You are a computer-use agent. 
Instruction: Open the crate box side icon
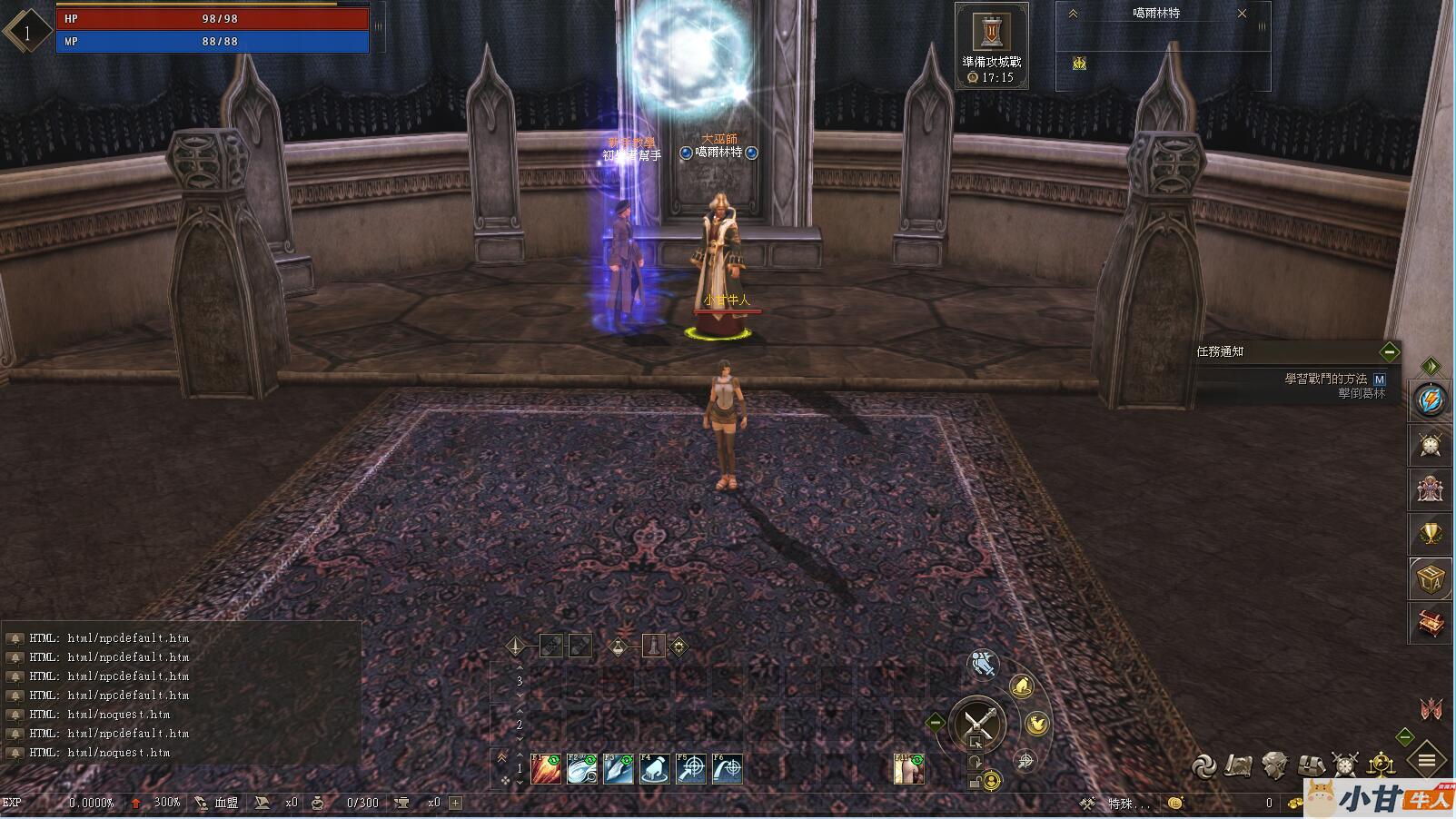tap(1431, 578)
